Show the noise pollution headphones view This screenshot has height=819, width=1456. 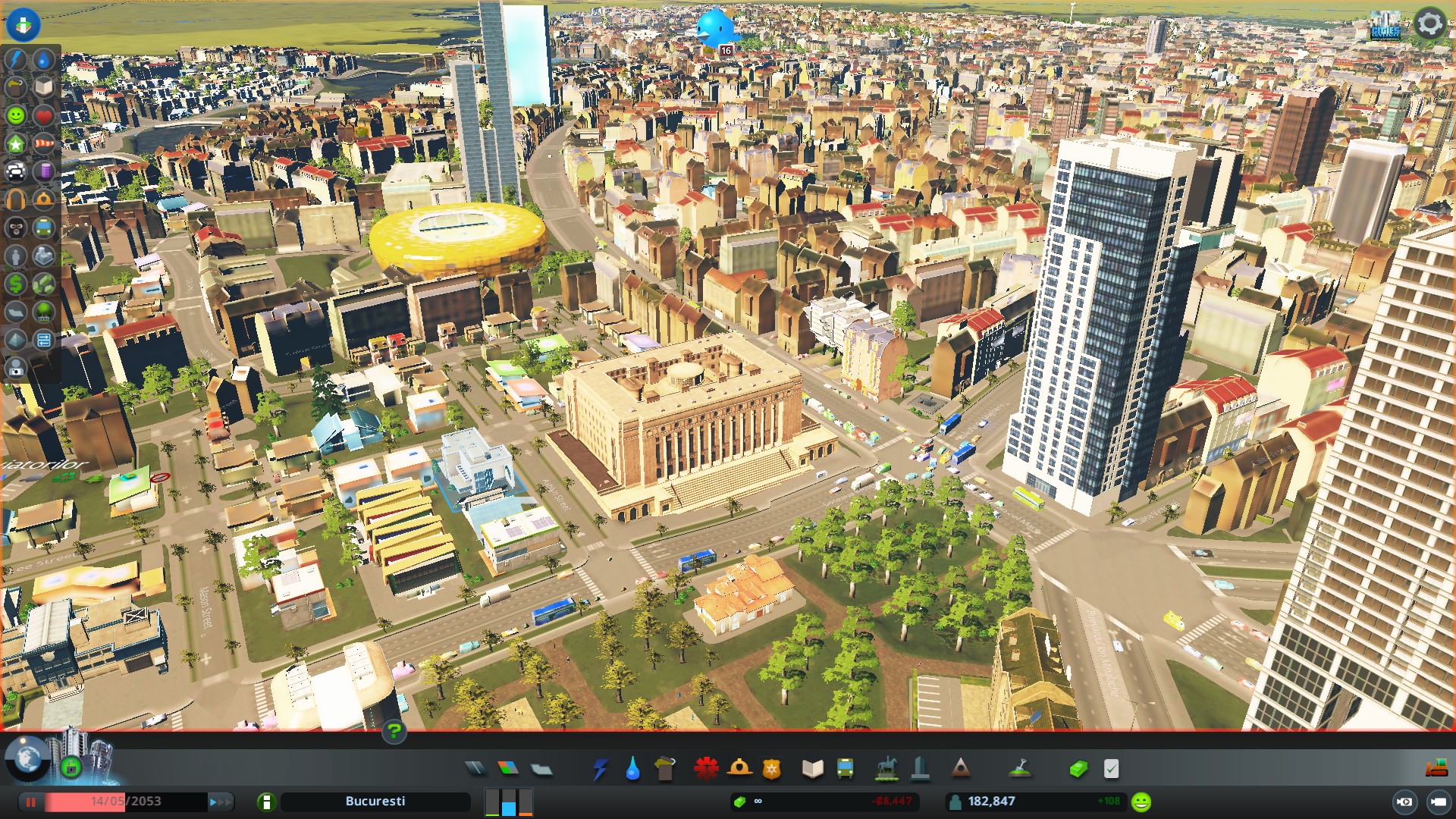tap(16, 199)
